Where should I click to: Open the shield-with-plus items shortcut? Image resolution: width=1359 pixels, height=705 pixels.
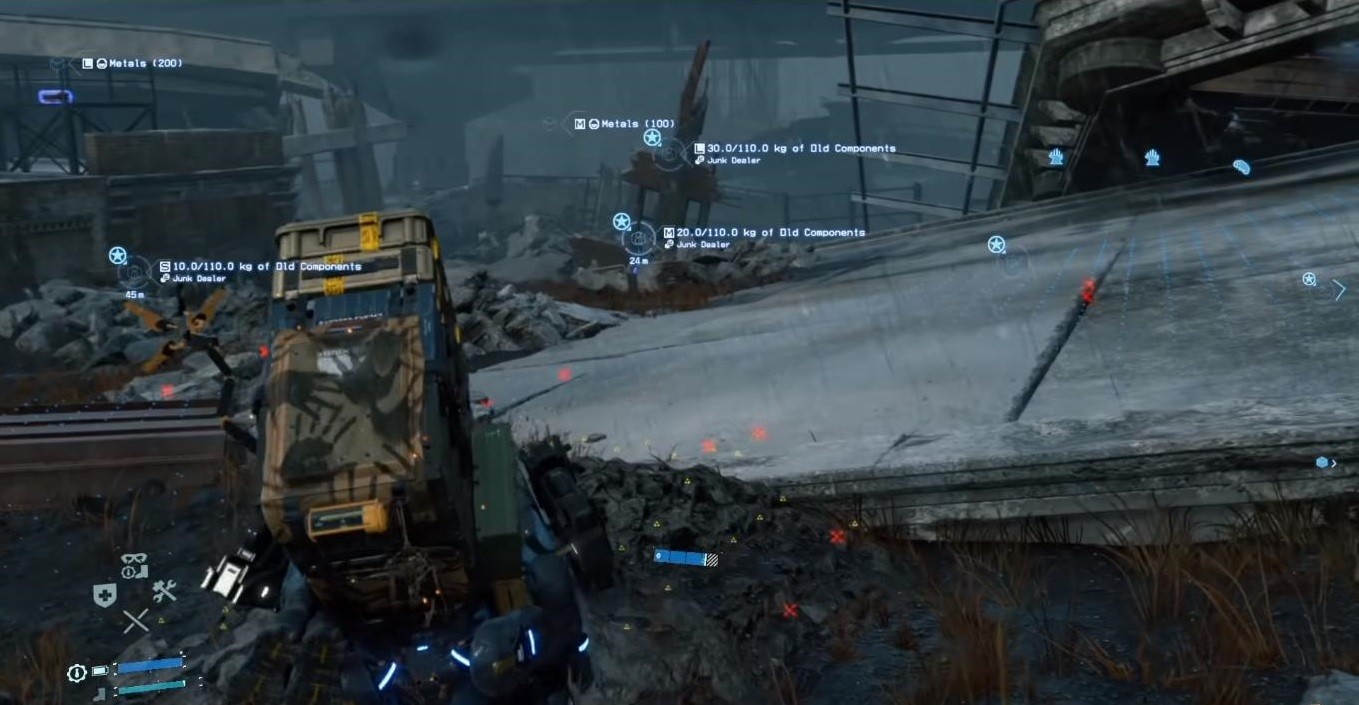(104, 595)
